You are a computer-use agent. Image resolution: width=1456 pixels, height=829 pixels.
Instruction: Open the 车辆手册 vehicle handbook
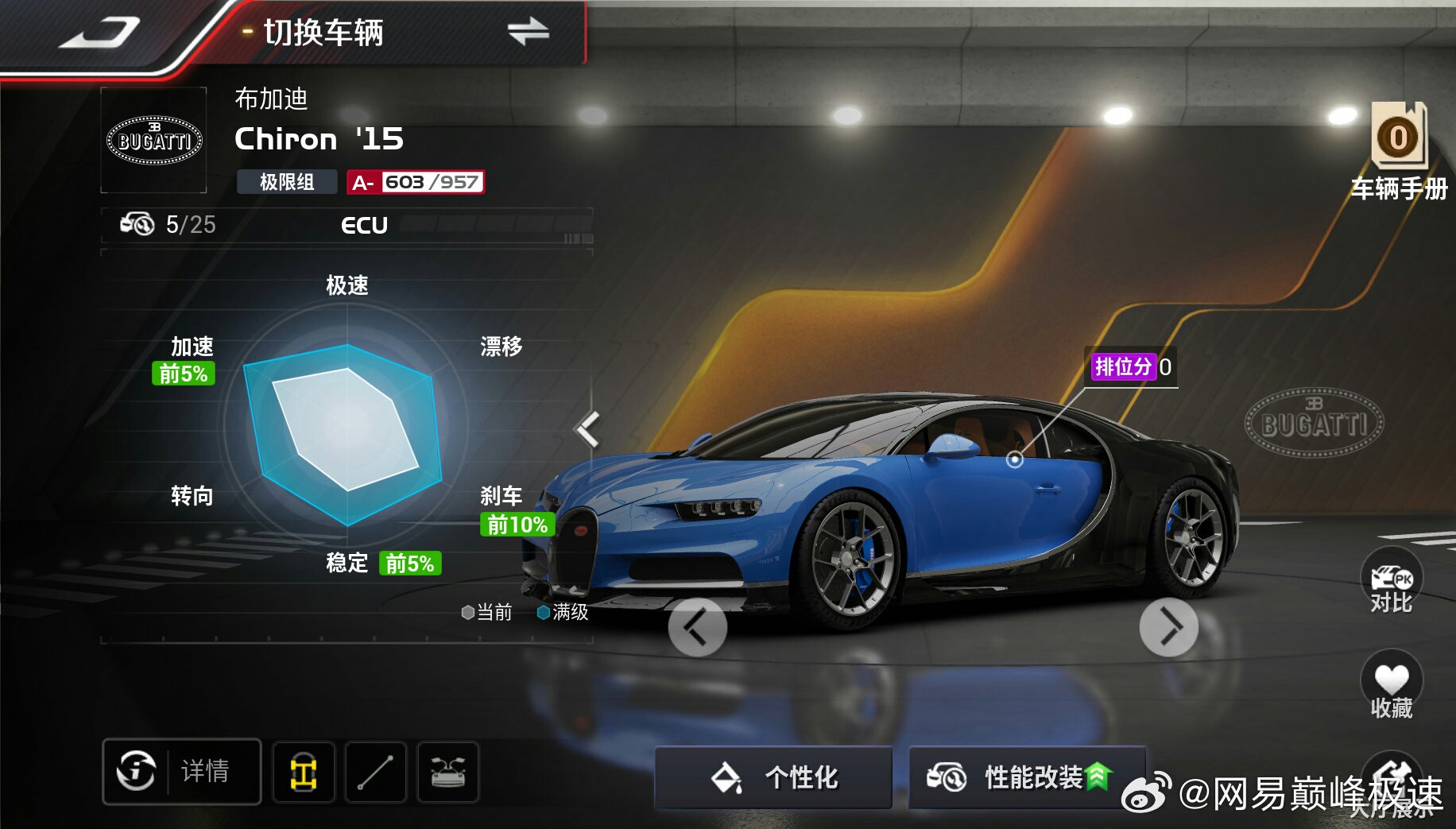click(x=1399, y=151)
